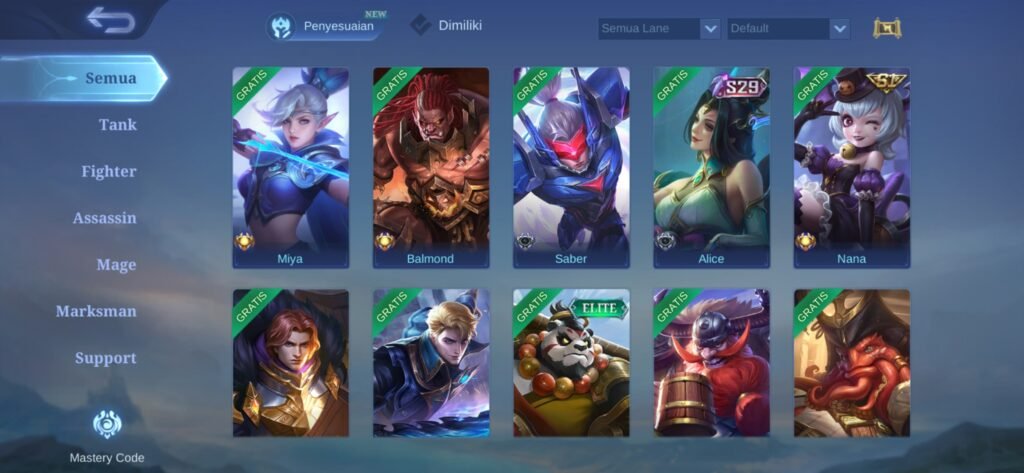Expand the Semua Lane dropdown

coord(659,29)
